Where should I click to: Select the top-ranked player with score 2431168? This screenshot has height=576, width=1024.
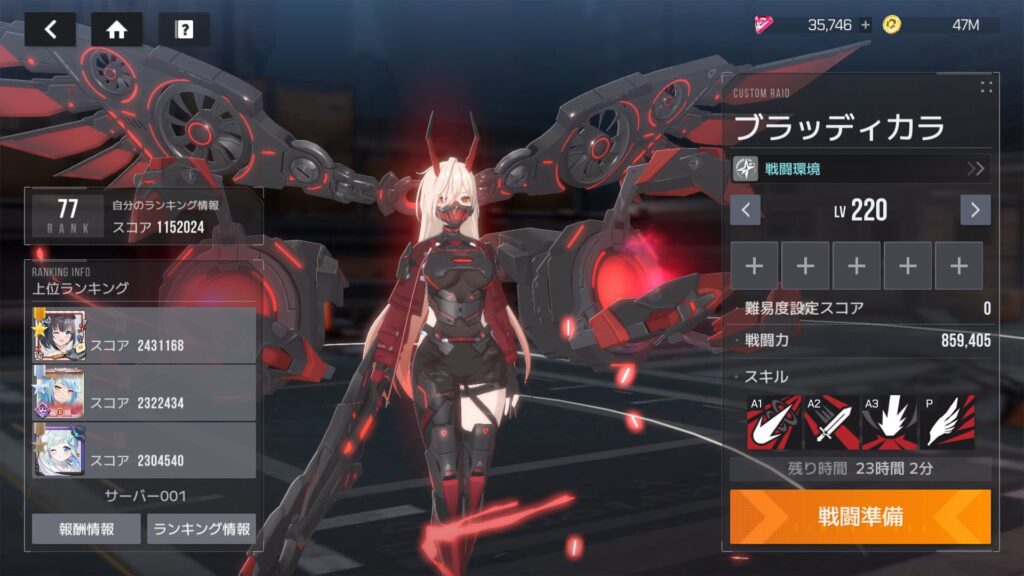pyautogui.click(x=145, y=335)
